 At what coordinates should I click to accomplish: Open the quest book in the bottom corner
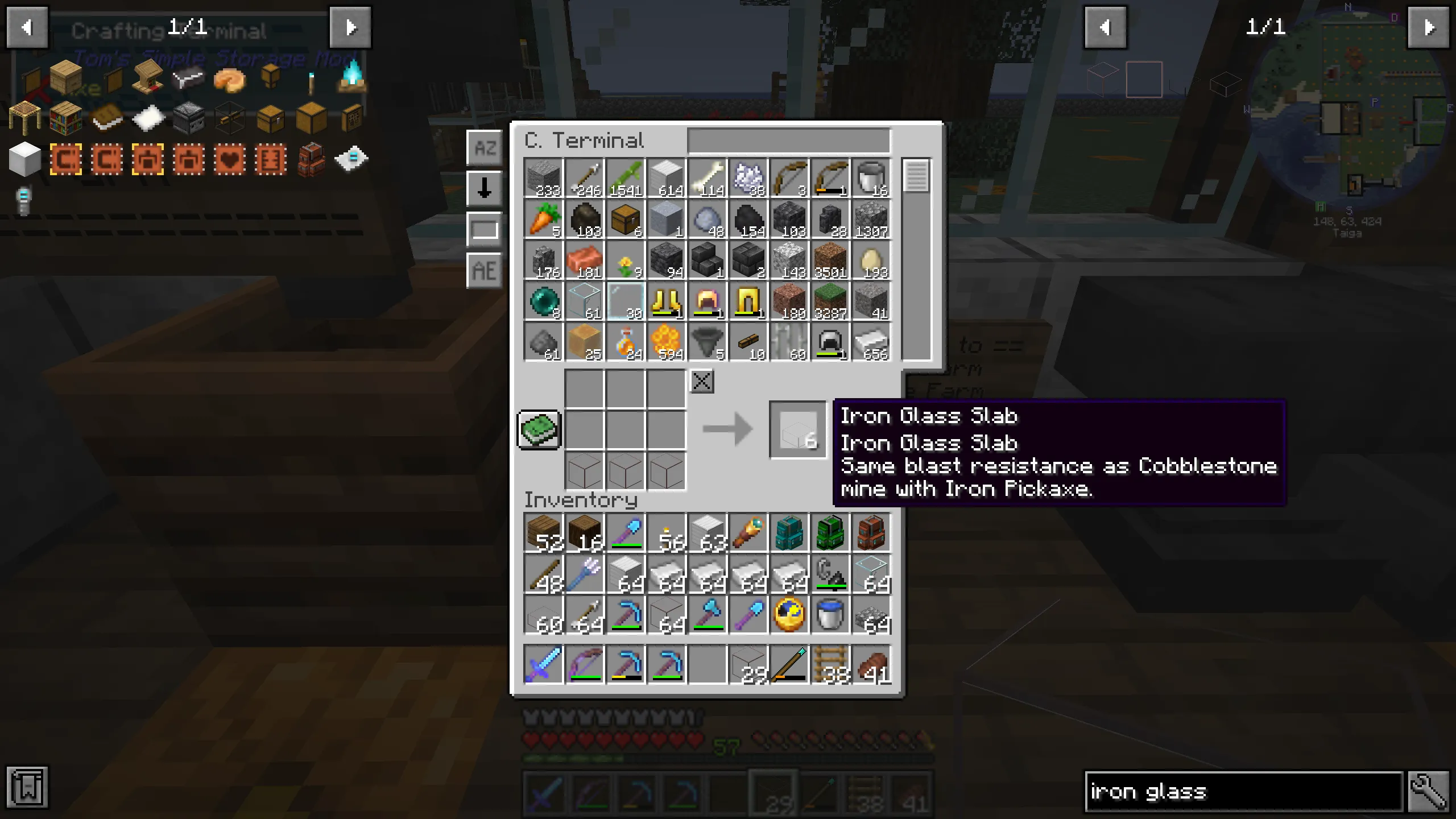(x=28, y=788)
